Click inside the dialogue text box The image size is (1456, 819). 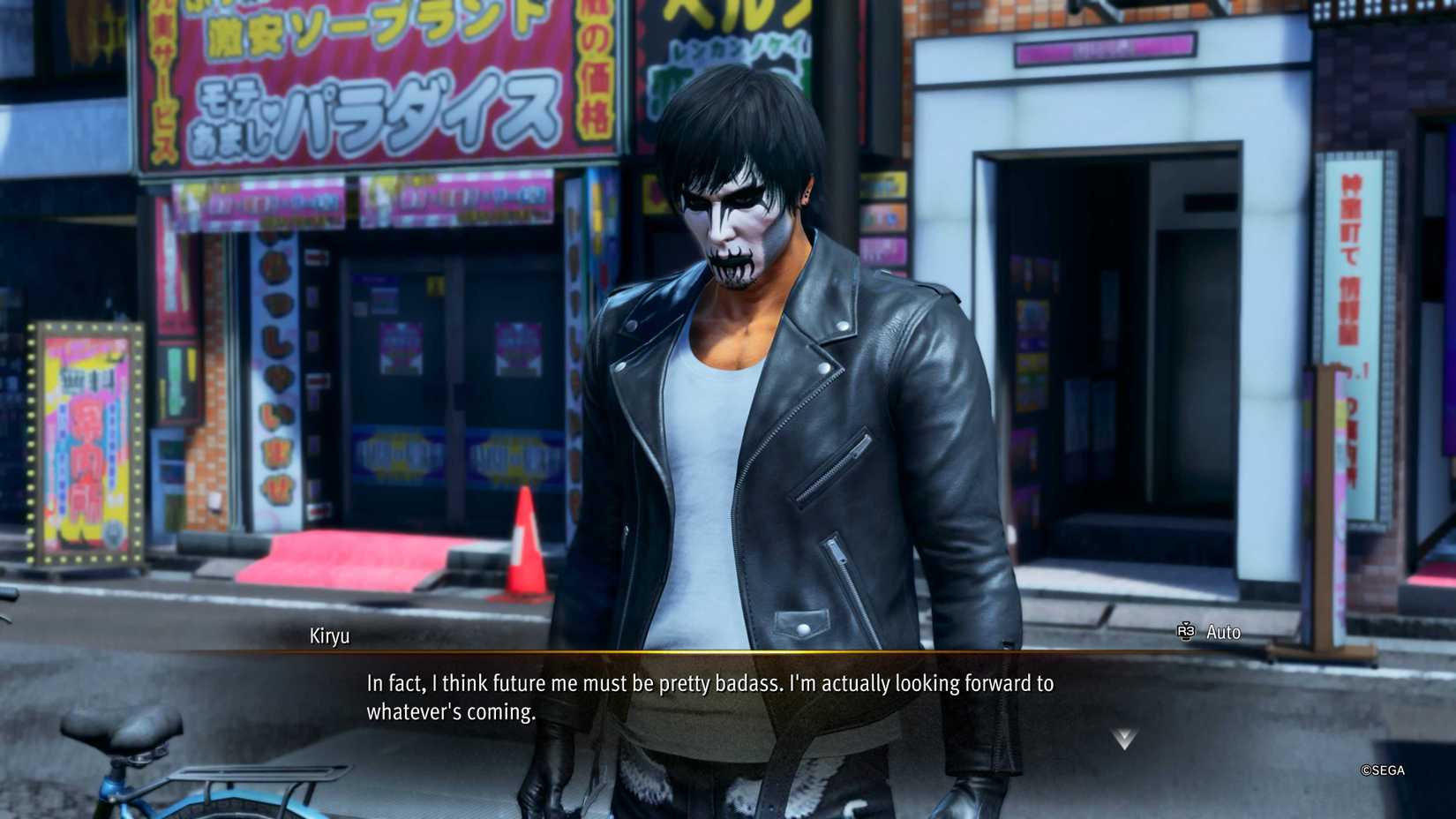pyautogui.click(x=706, y=695)
